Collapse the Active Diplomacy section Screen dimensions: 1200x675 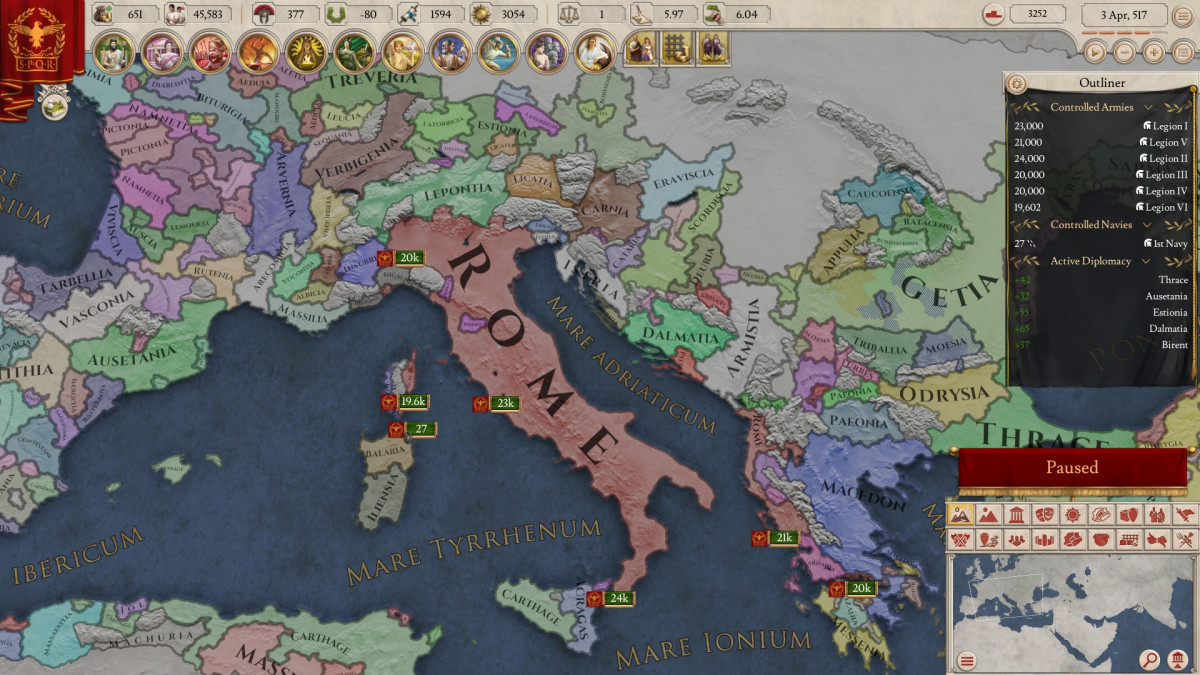pyautogui.click(x=1147, y=261)
